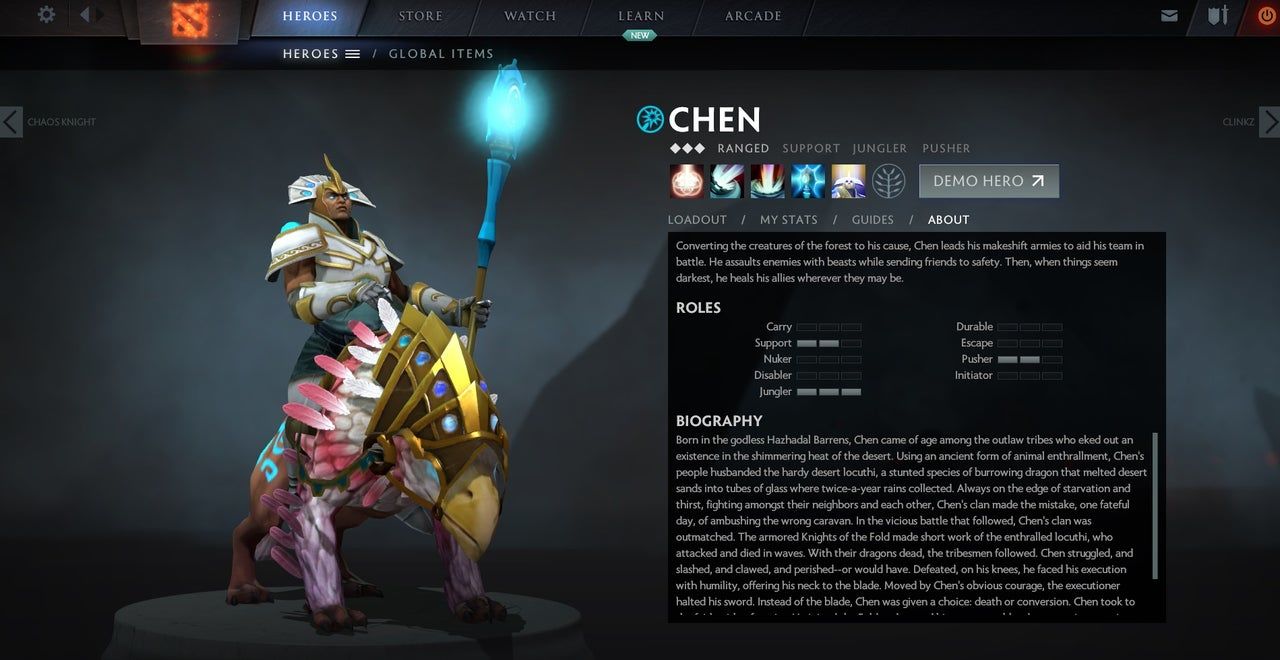Go to next hero Clinkz
The width and height of the screenshot is (1280, 660).
(x=1268, y=122)
